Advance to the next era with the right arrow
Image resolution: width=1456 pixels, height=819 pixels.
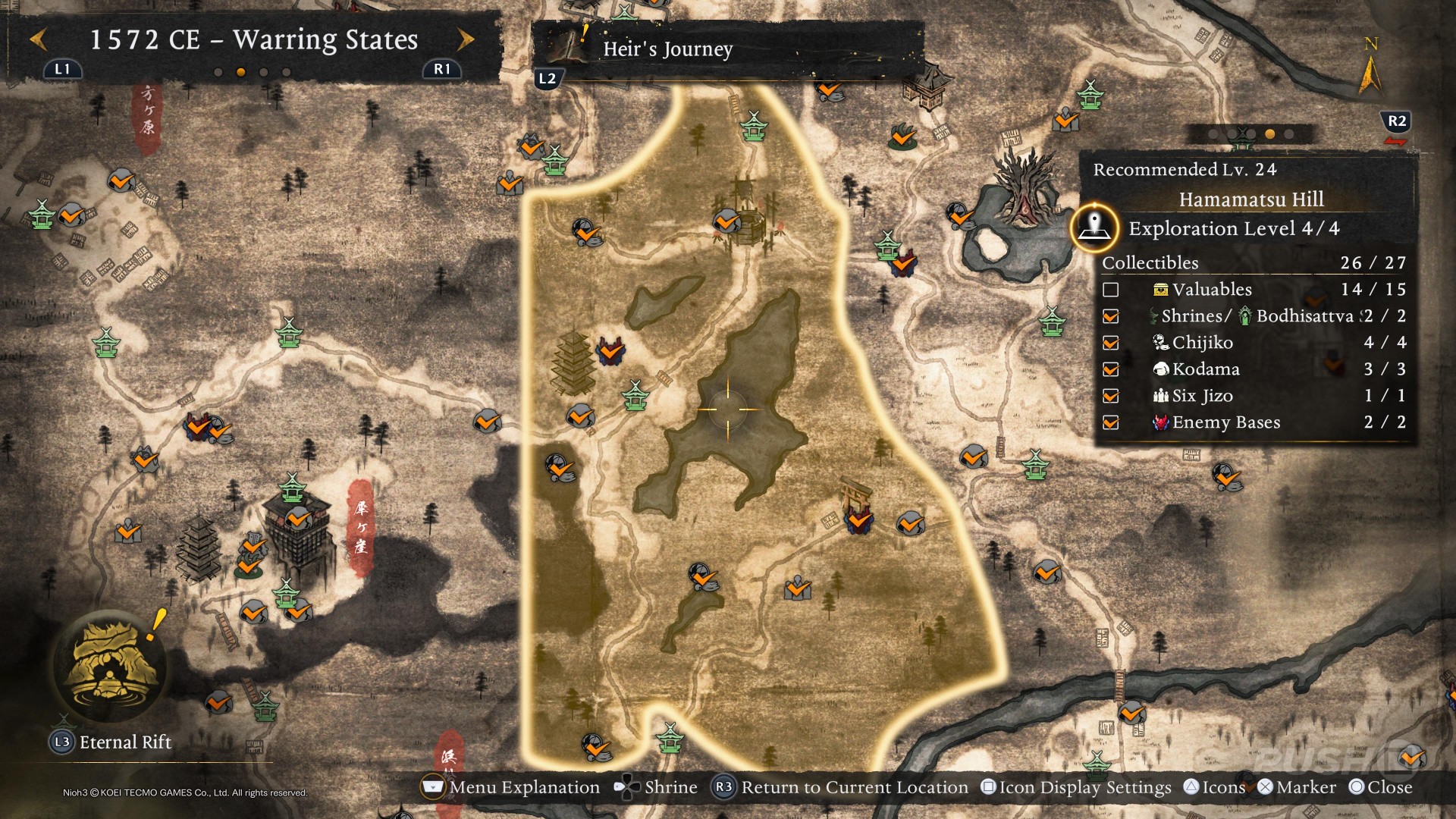(465, 39)
